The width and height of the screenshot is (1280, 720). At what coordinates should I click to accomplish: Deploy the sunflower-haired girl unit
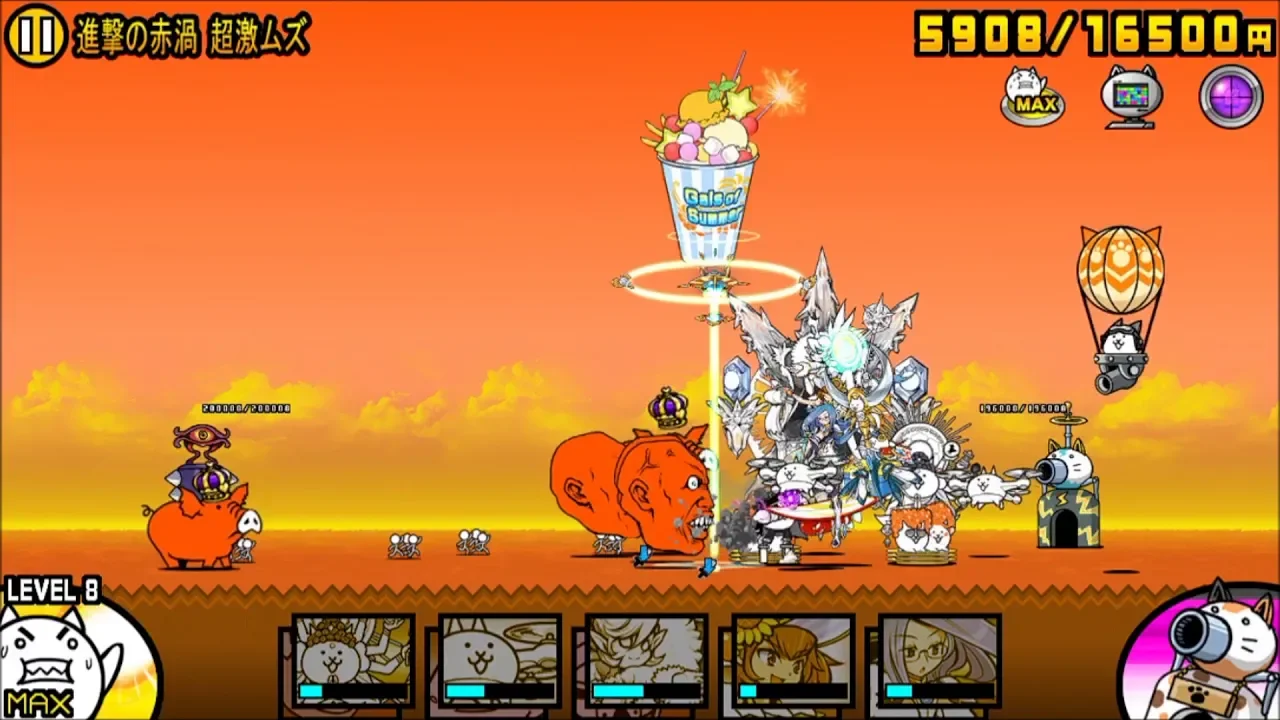[793, 662]
